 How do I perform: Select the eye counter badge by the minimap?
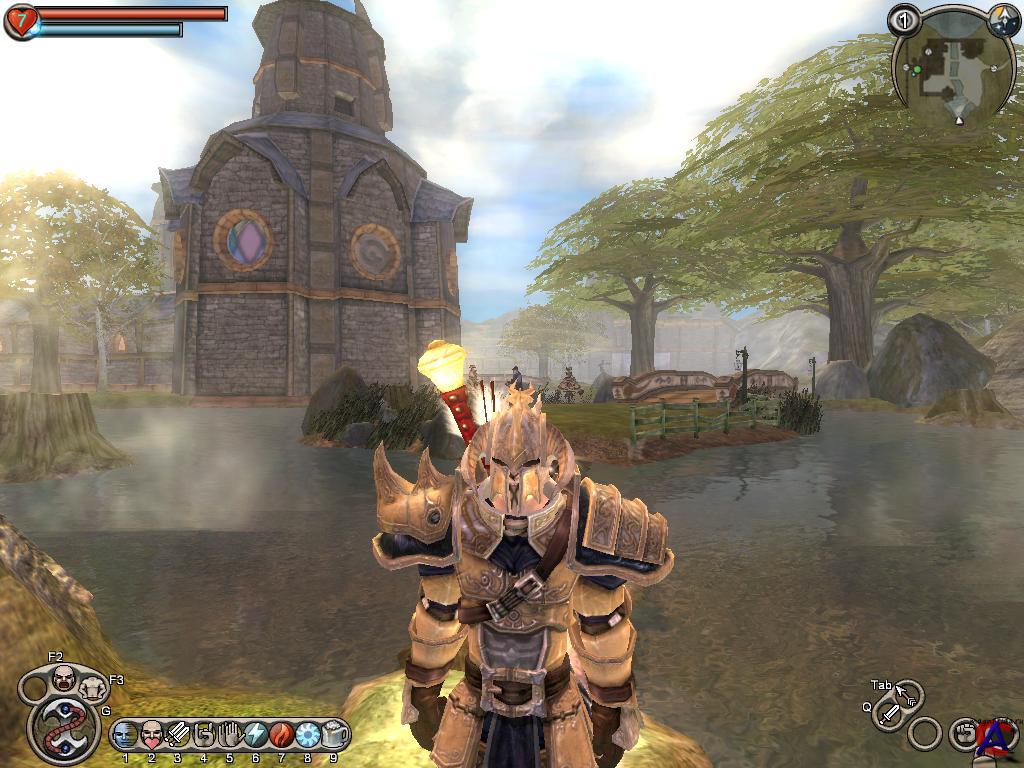[x=904, y=19]
